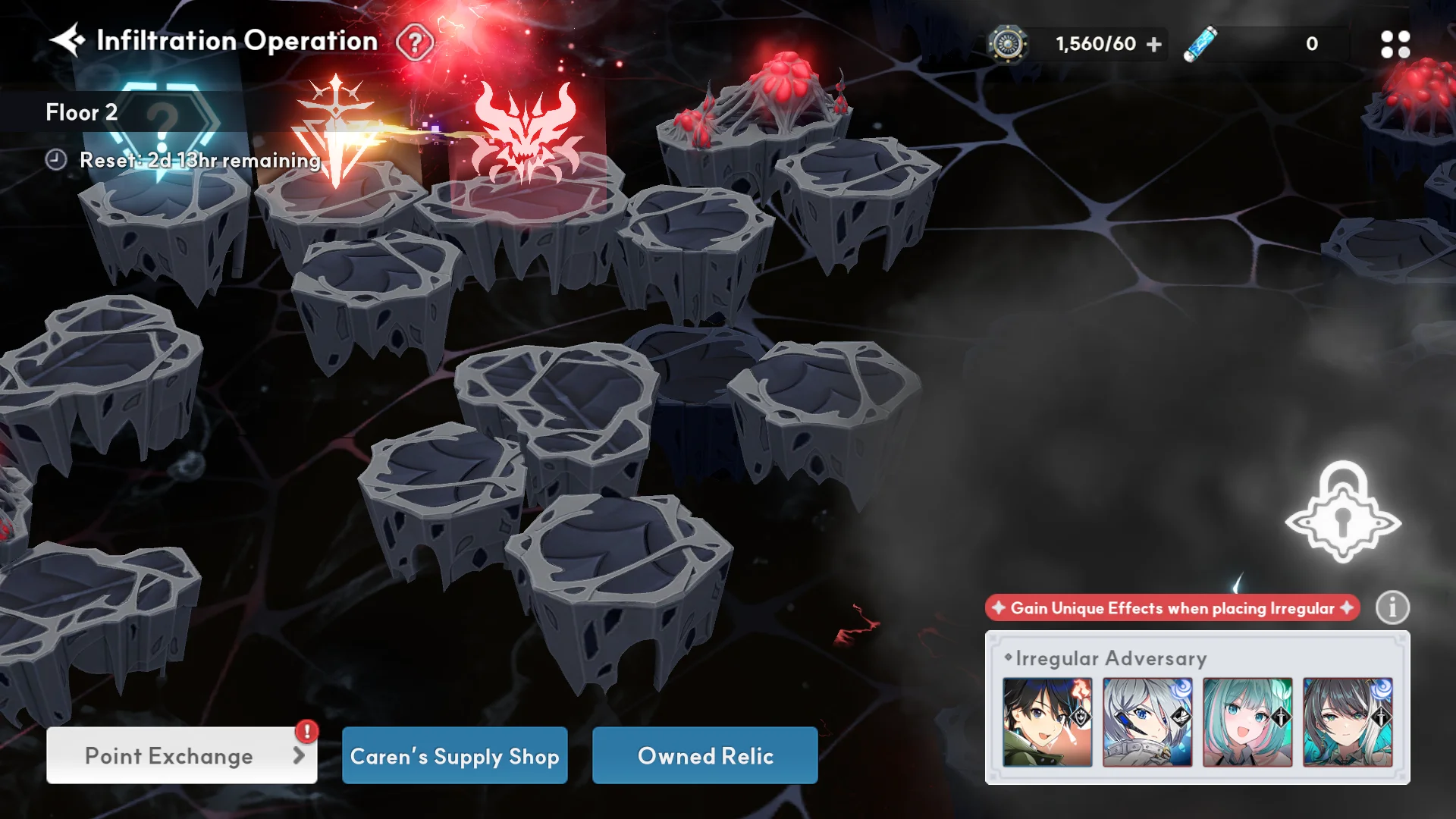
Task: Visit Caren's Supply Shop
Action: [x=454, y=755]
